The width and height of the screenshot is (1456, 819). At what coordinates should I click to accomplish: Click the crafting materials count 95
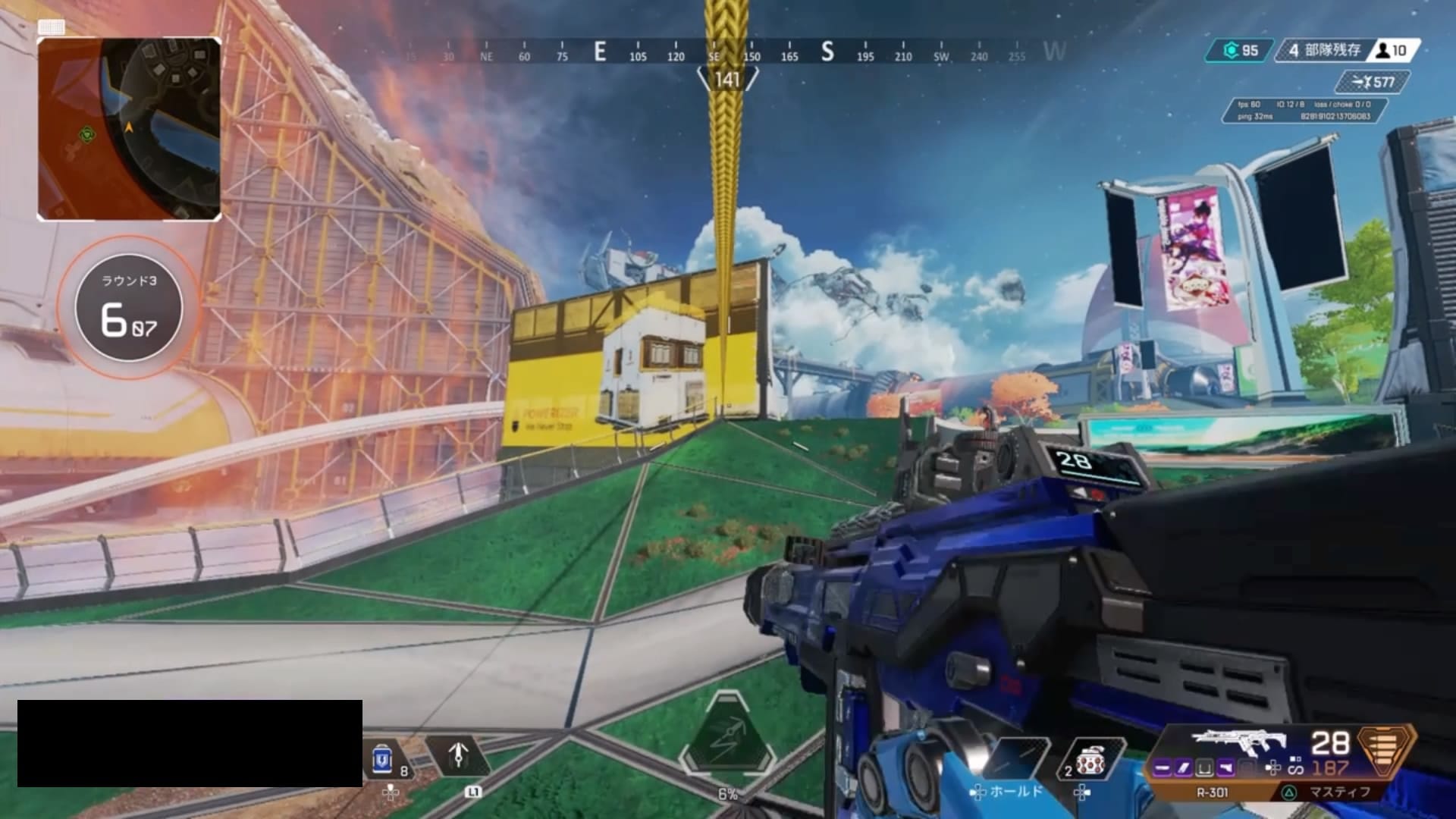1241,51
